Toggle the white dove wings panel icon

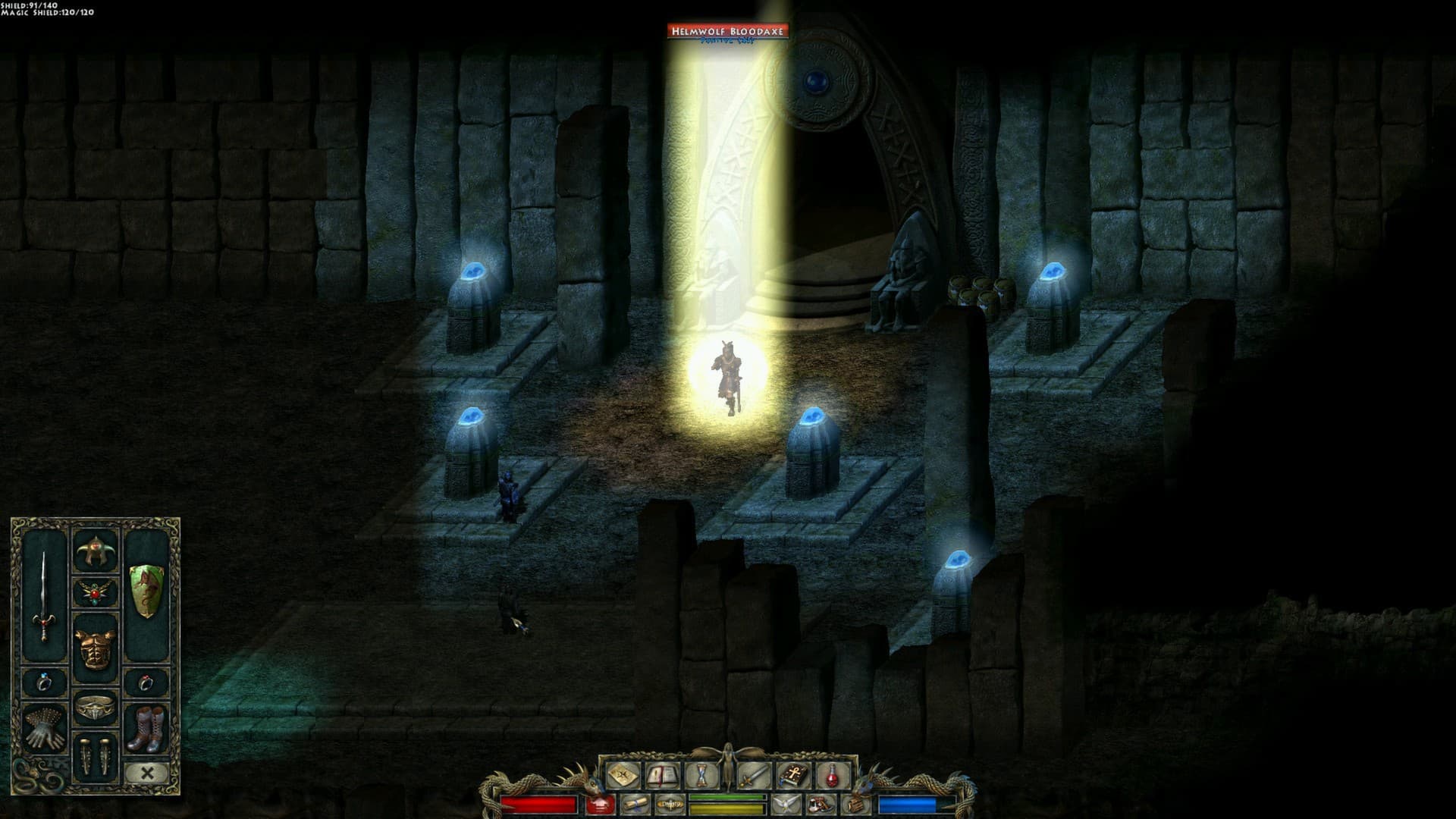pos(785,805)
